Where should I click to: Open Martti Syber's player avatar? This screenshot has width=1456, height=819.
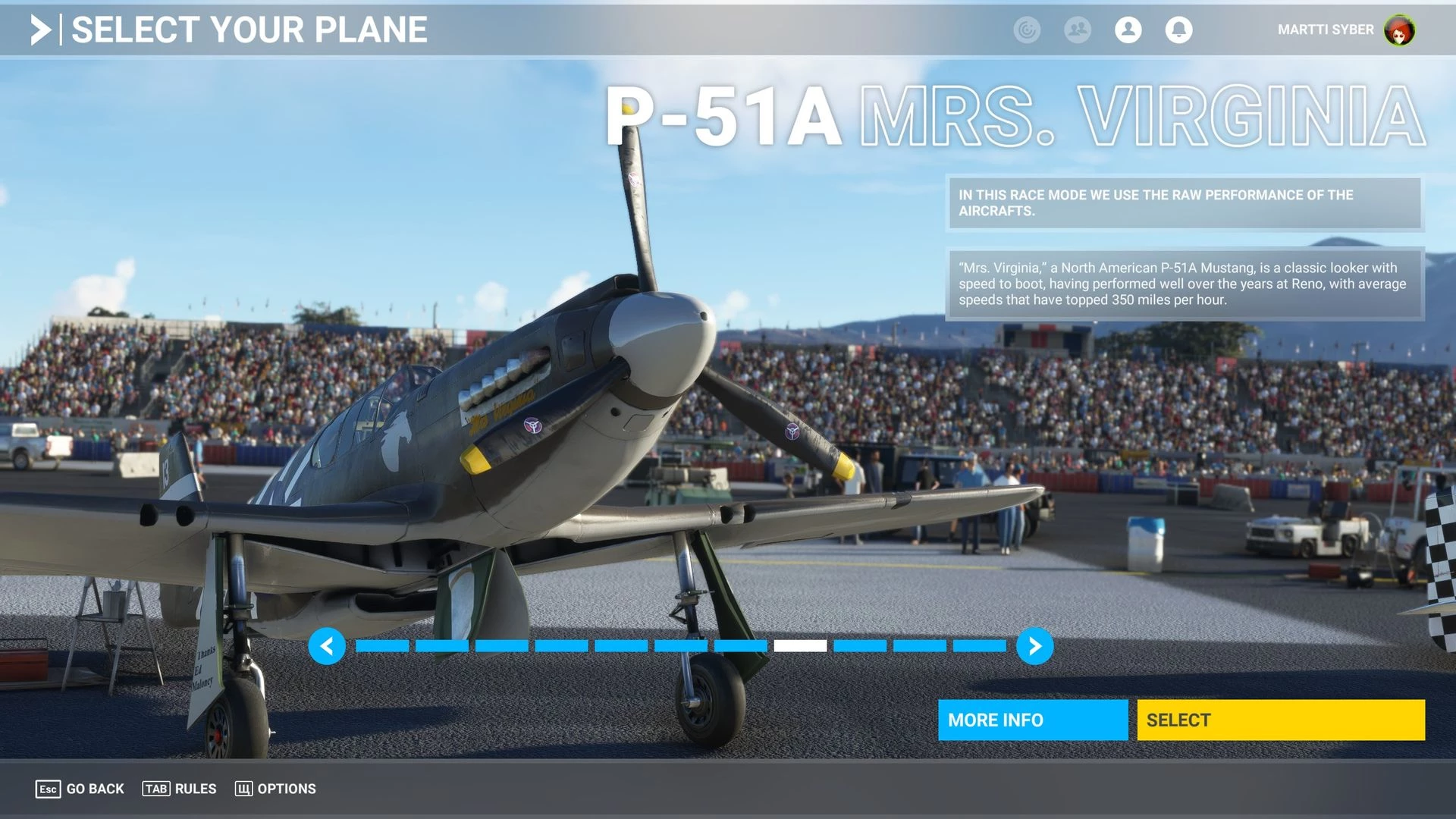pos(1399,30)
